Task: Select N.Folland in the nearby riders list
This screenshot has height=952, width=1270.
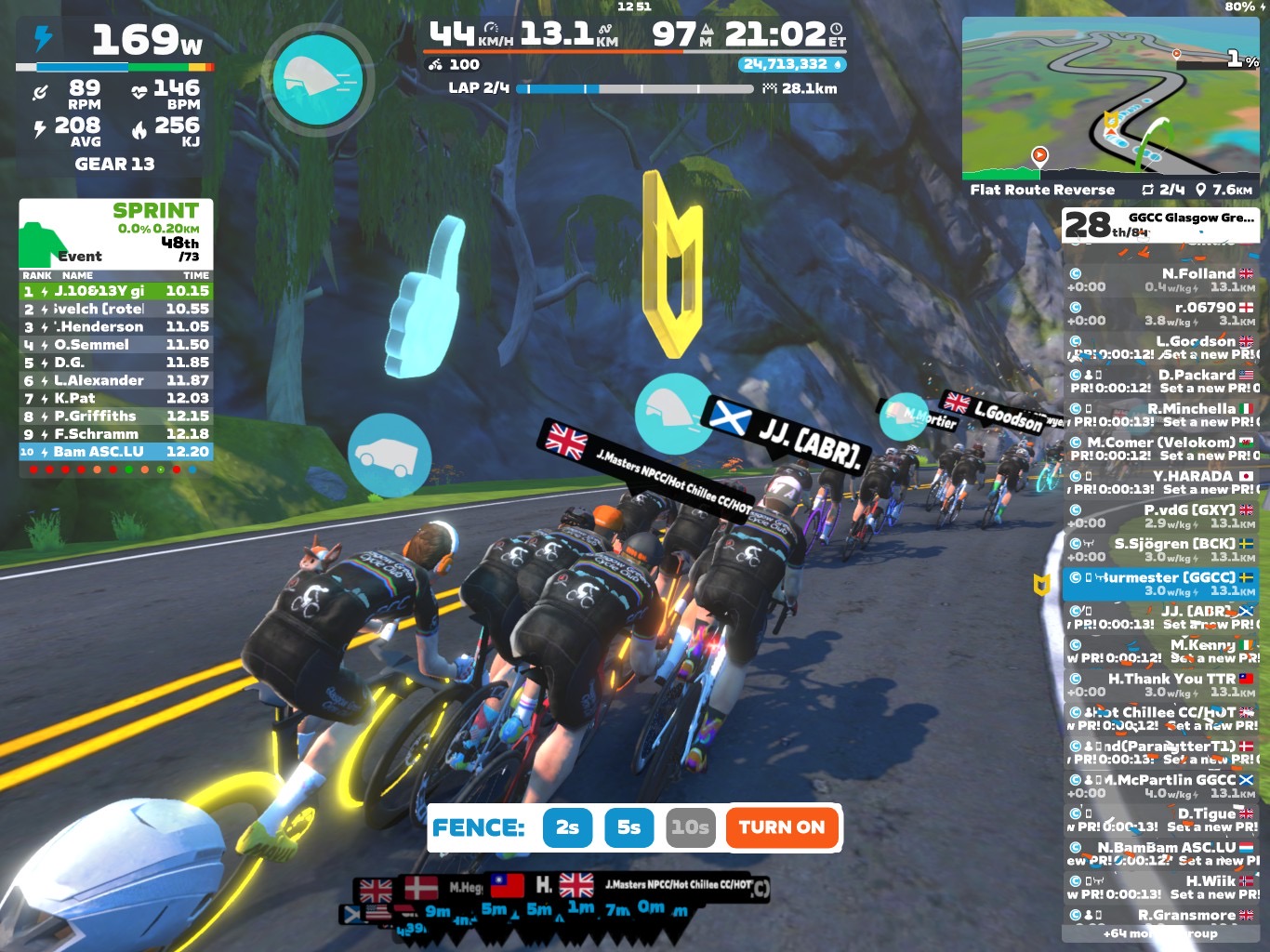Action: (1160, 280)
